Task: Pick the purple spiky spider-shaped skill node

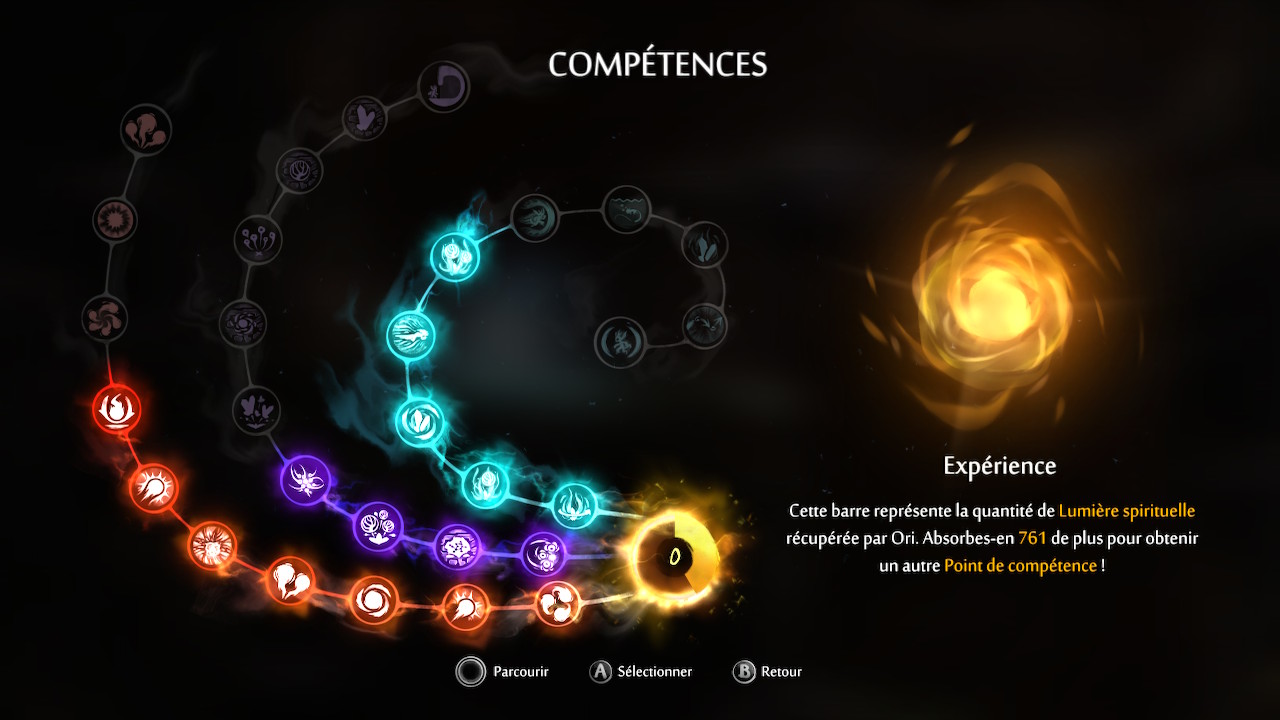Action: (x=305, y=481)
